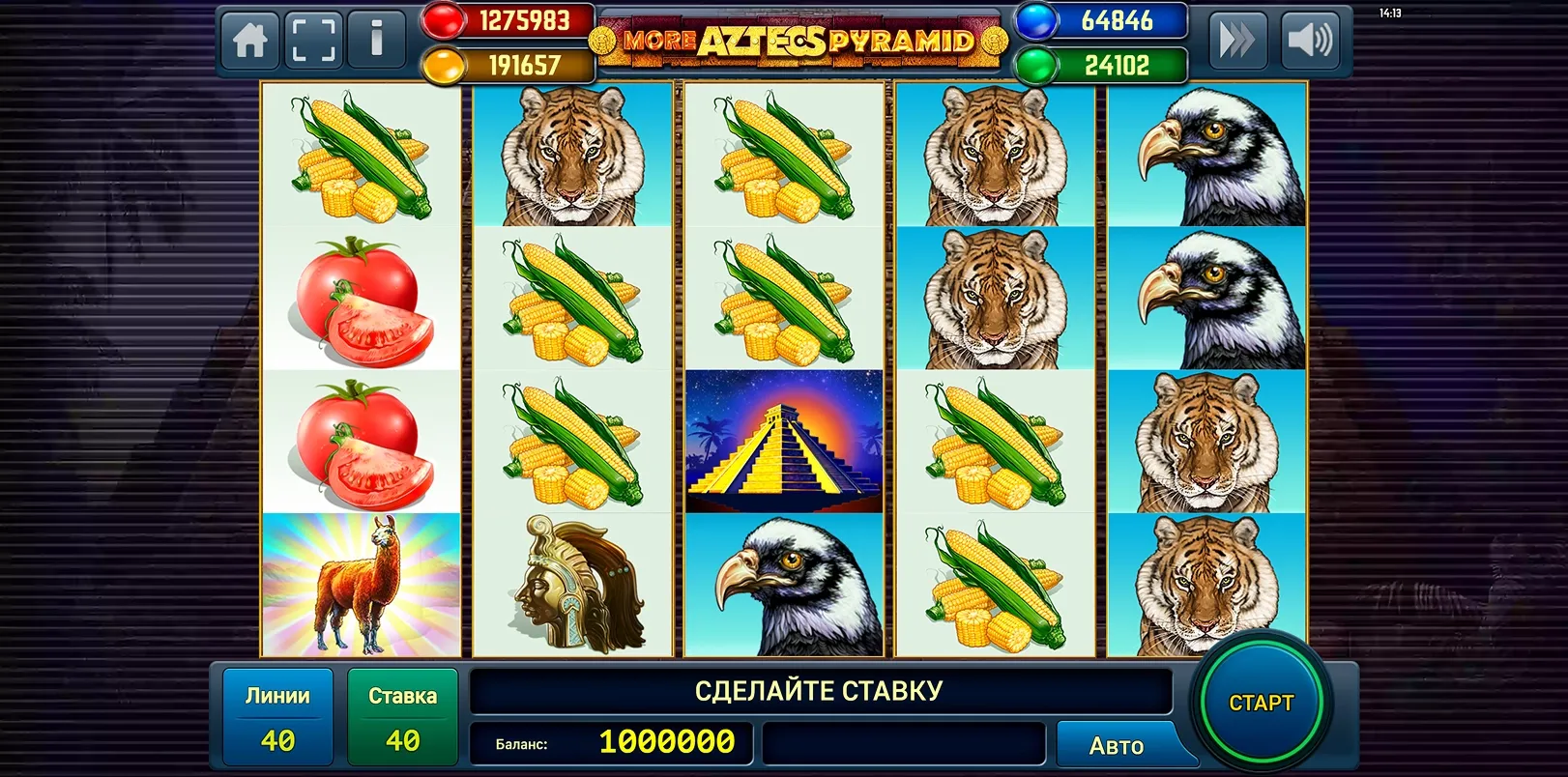Open the game info screen
The image size is (1568, 777).
(377, 41)
